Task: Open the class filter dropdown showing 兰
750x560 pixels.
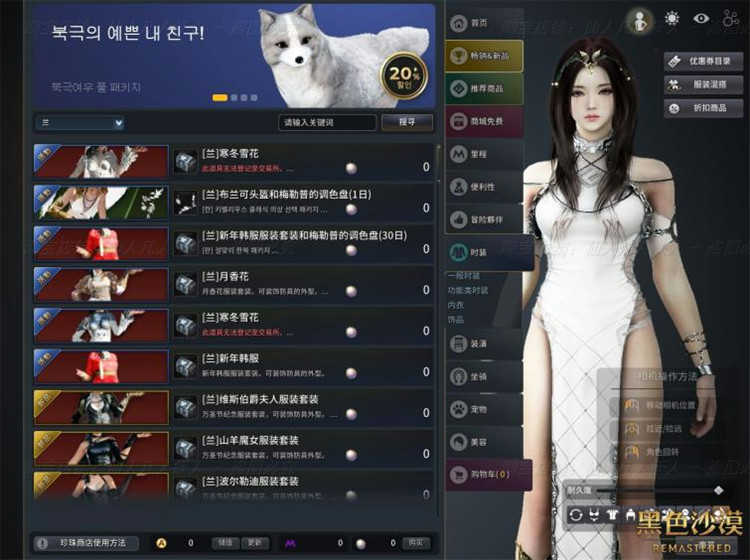Action: (x=80, y=122)
